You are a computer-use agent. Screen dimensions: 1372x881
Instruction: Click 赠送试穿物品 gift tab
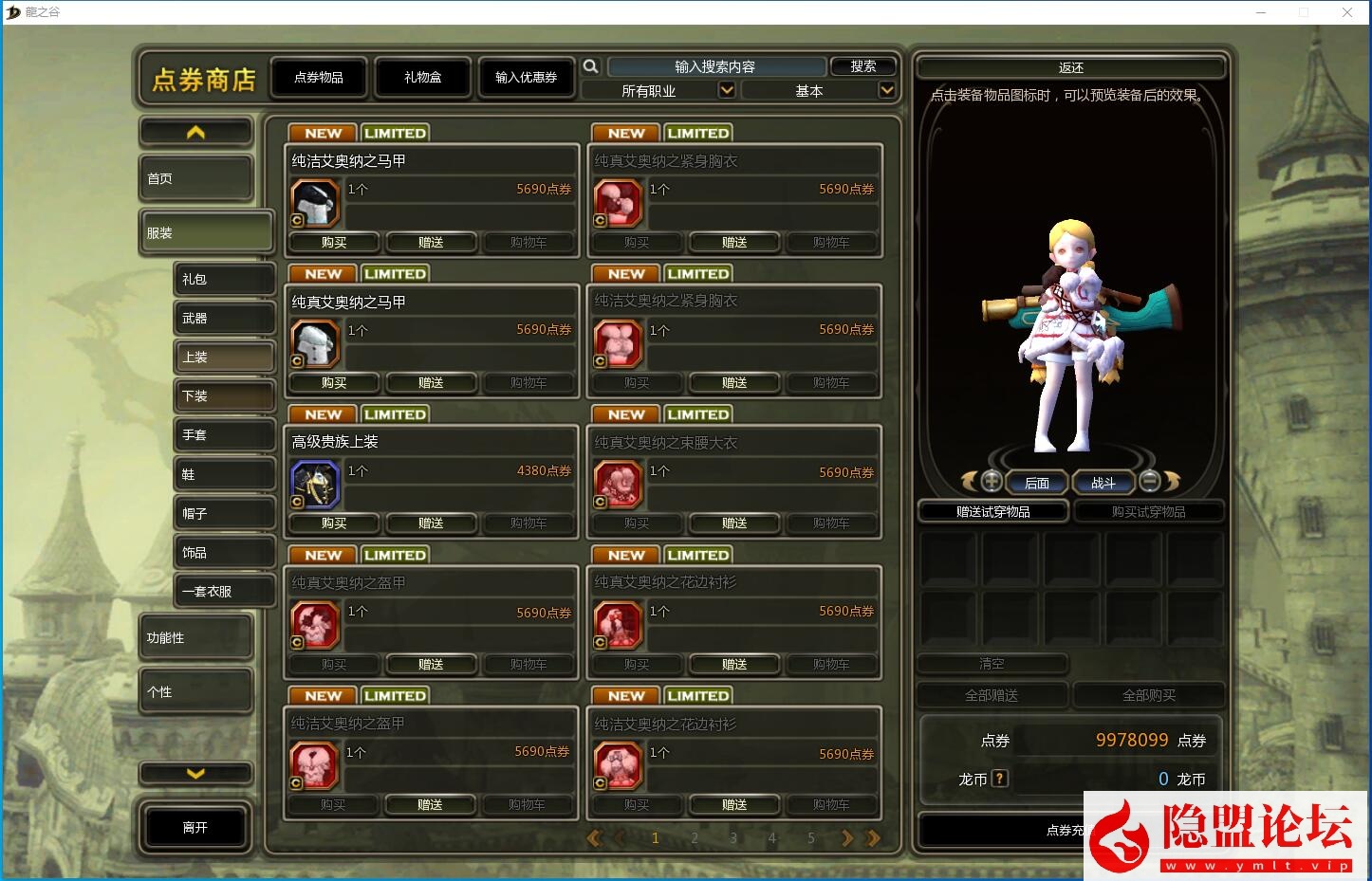[993, 512]
